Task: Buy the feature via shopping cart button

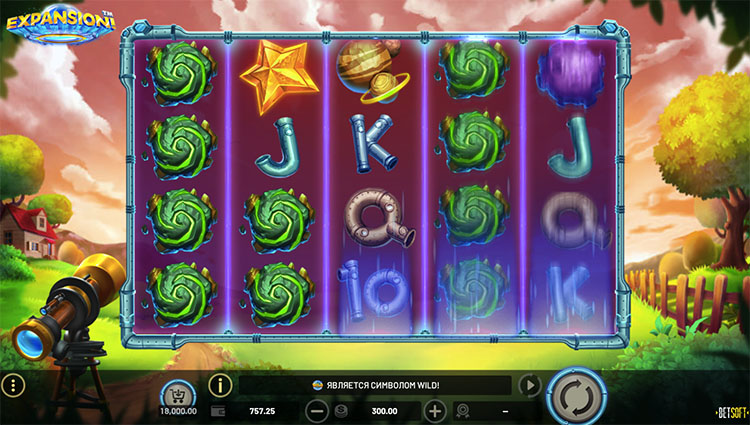Action: [178, 391]
